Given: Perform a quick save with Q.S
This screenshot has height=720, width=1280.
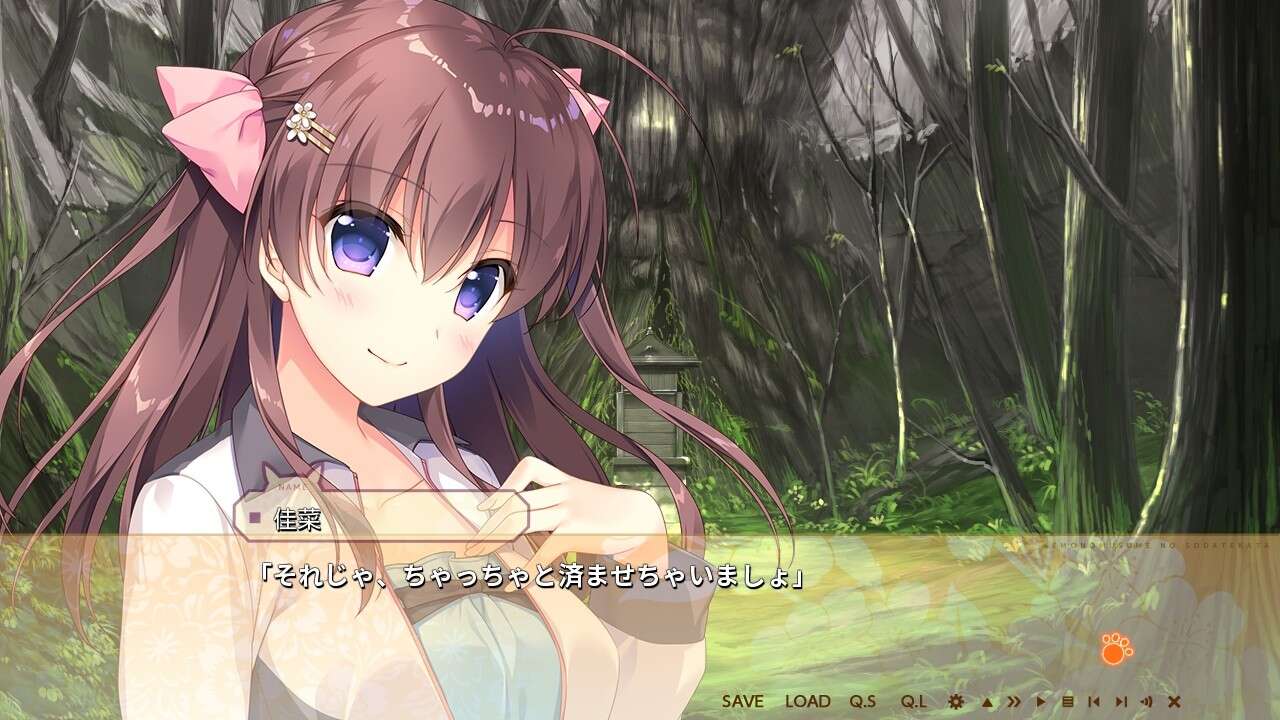Looking at the screenshot, I should tap(863, 700).
